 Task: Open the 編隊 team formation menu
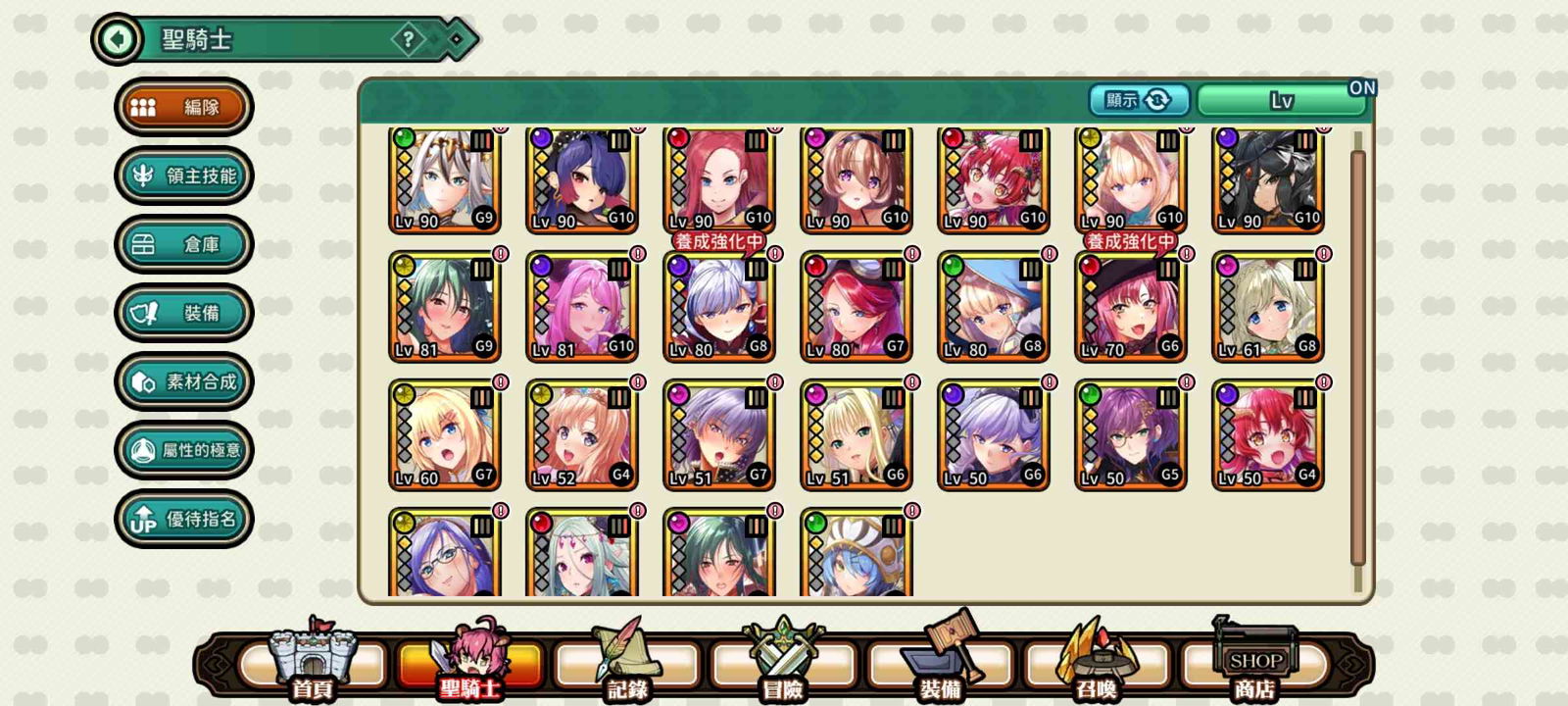pos(184,107)
